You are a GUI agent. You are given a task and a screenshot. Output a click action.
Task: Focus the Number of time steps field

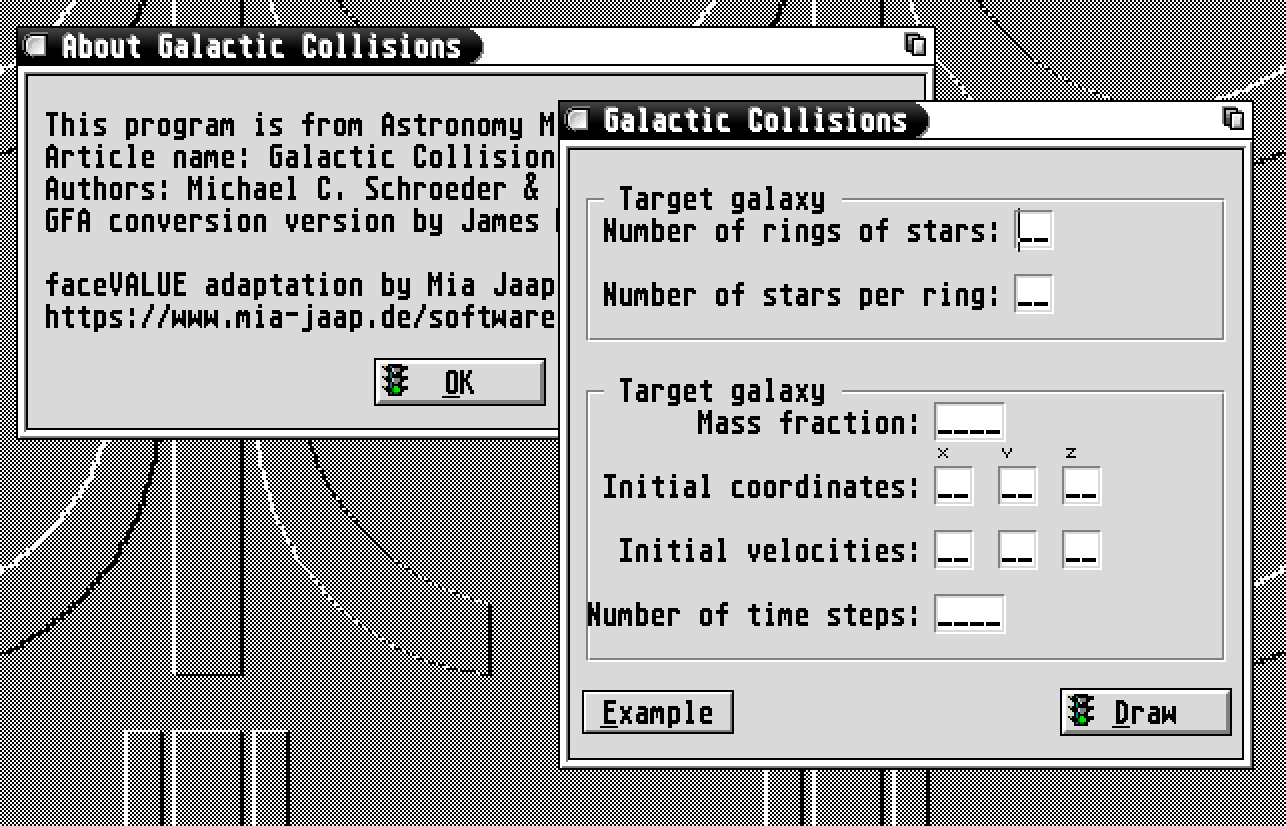969,614
